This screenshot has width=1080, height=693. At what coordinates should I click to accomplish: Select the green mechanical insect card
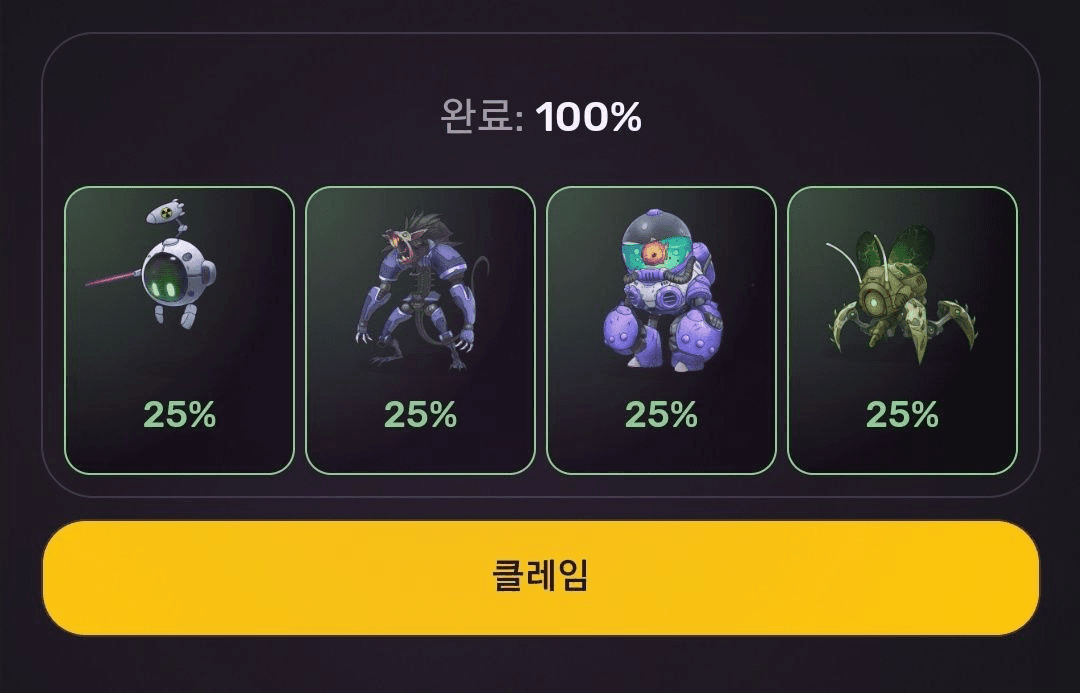902,330
